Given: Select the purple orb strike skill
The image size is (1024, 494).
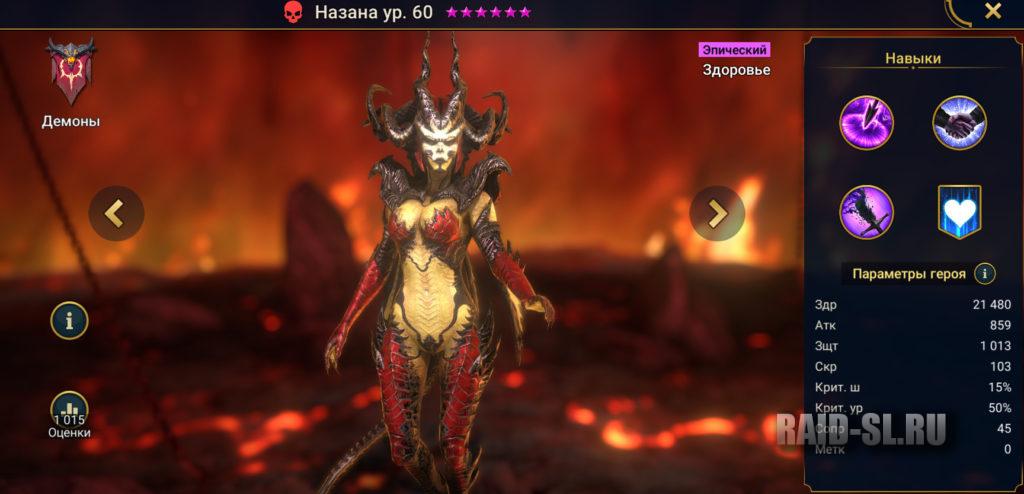Looking at the screenshot, I should click(866, 123).
